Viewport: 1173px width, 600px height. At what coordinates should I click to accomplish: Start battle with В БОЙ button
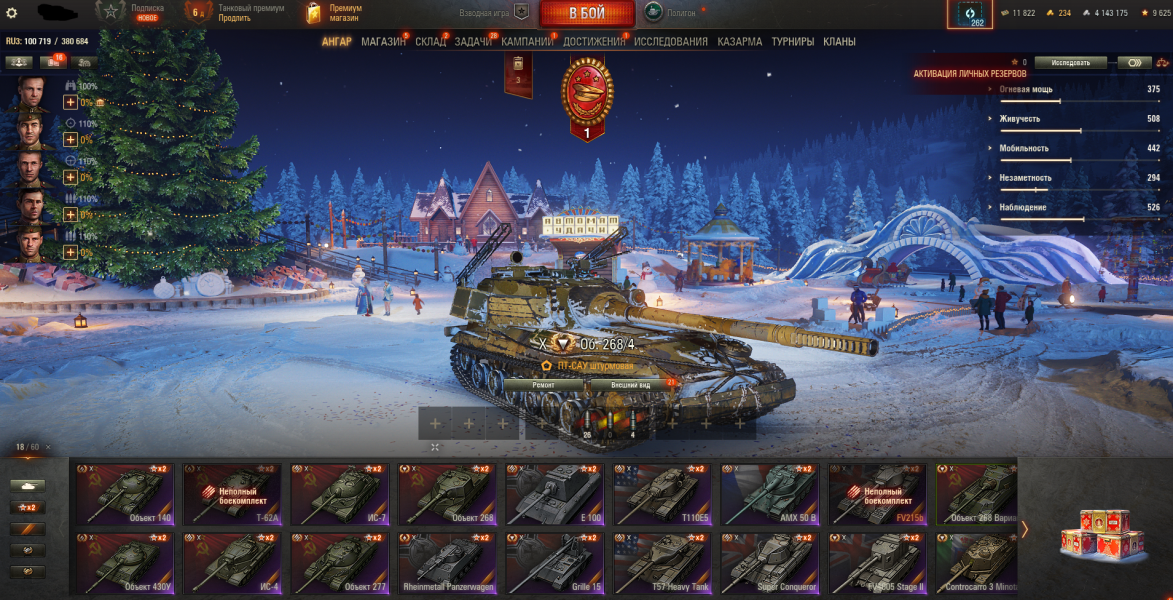click(586, 13)
